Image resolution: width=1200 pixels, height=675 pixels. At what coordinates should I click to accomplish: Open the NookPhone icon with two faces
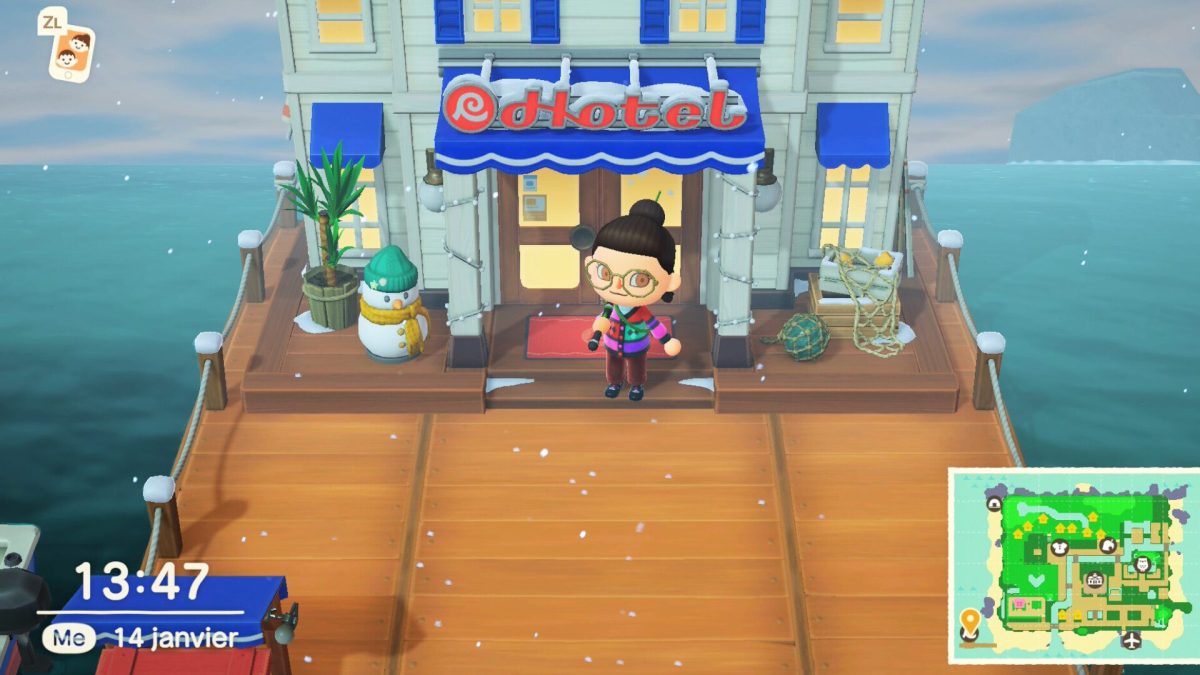pyautogui.click(x=70, y=50)
